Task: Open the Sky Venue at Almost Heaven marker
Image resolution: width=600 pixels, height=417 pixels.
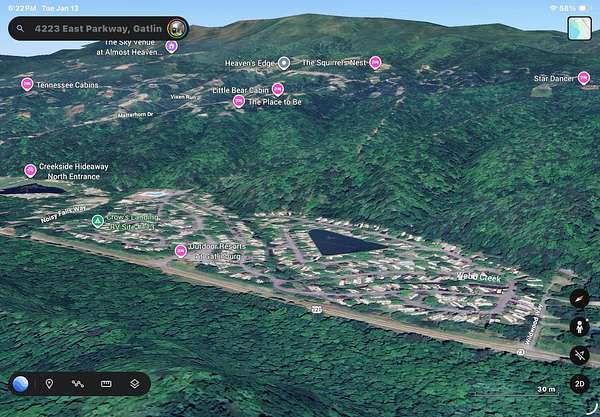Action: point(171,46)
